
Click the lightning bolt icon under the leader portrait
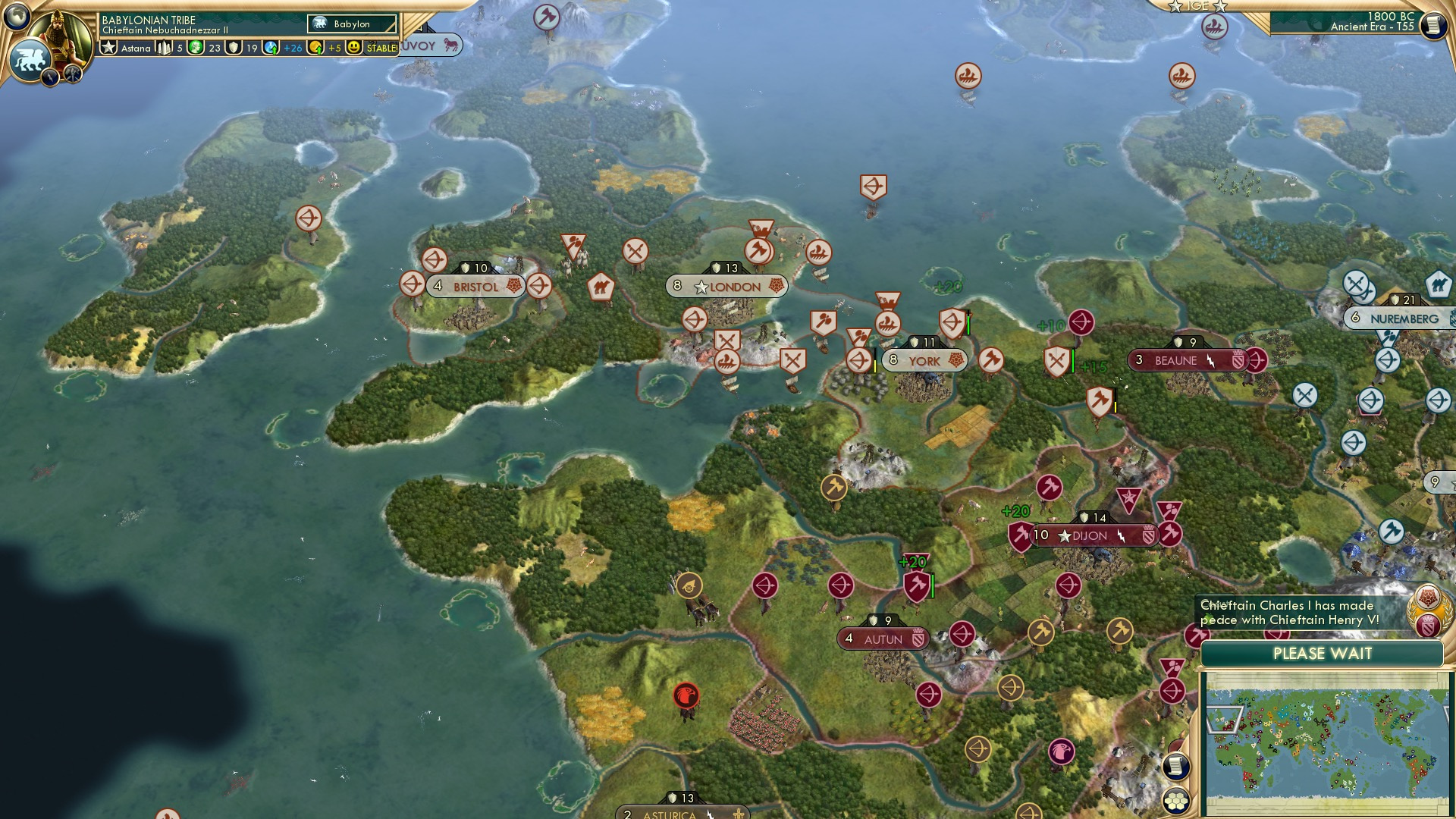pos(49,77)
